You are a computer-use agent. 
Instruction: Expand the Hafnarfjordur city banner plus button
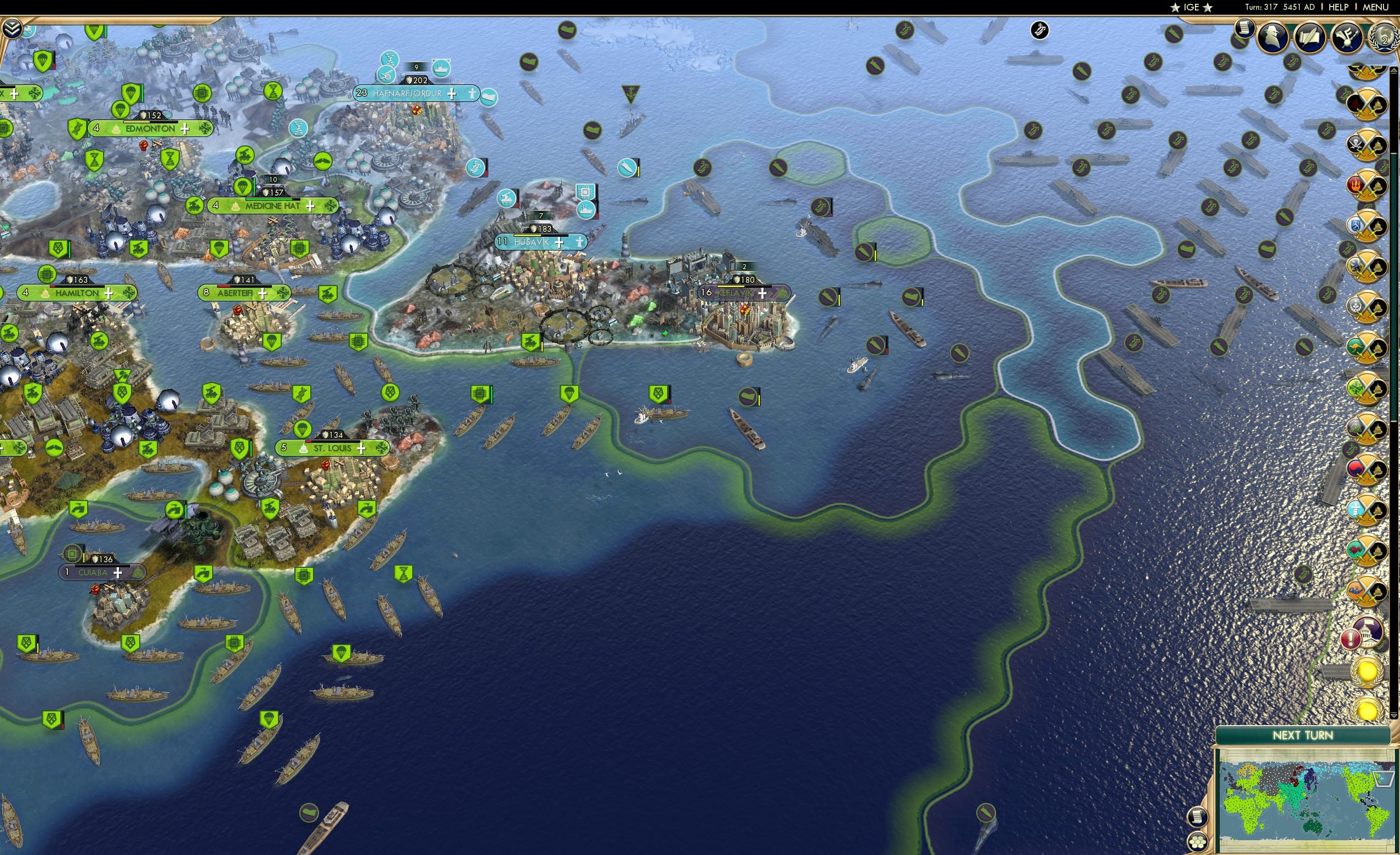click(x=451, y=94)
